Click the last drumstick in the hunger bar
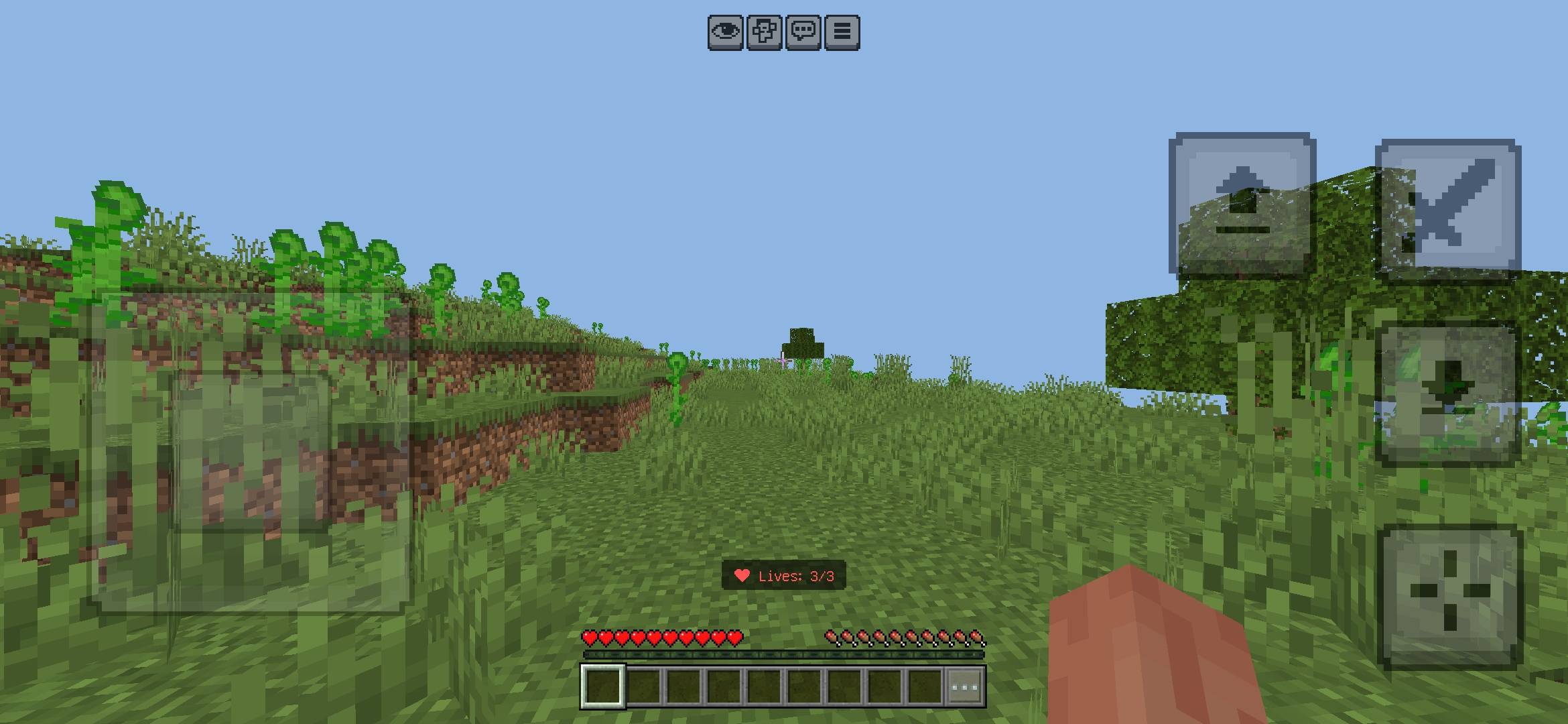Screen dimensions: 1568x724 tap(977, 638)
